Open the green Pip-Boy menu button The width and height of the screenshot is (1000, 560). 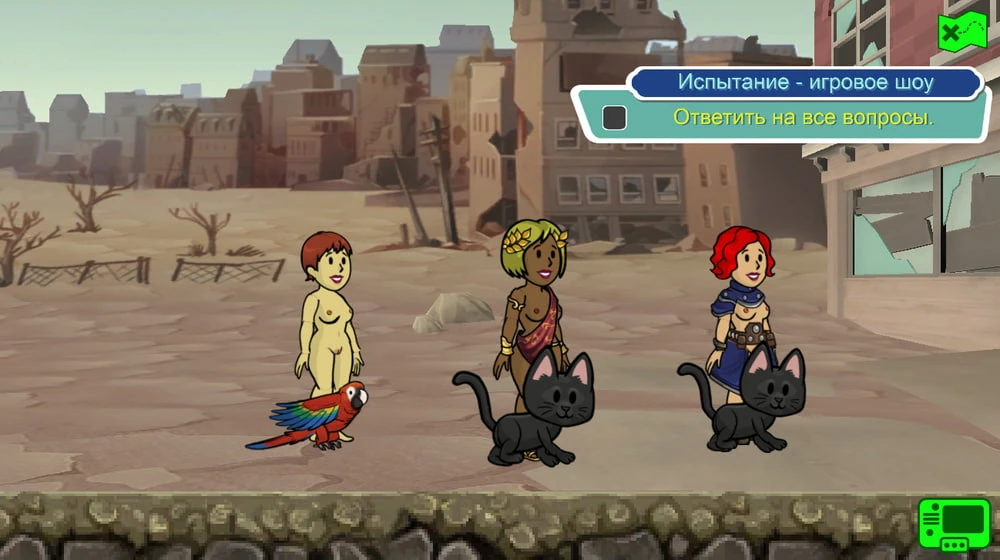(x=953, y=523)
